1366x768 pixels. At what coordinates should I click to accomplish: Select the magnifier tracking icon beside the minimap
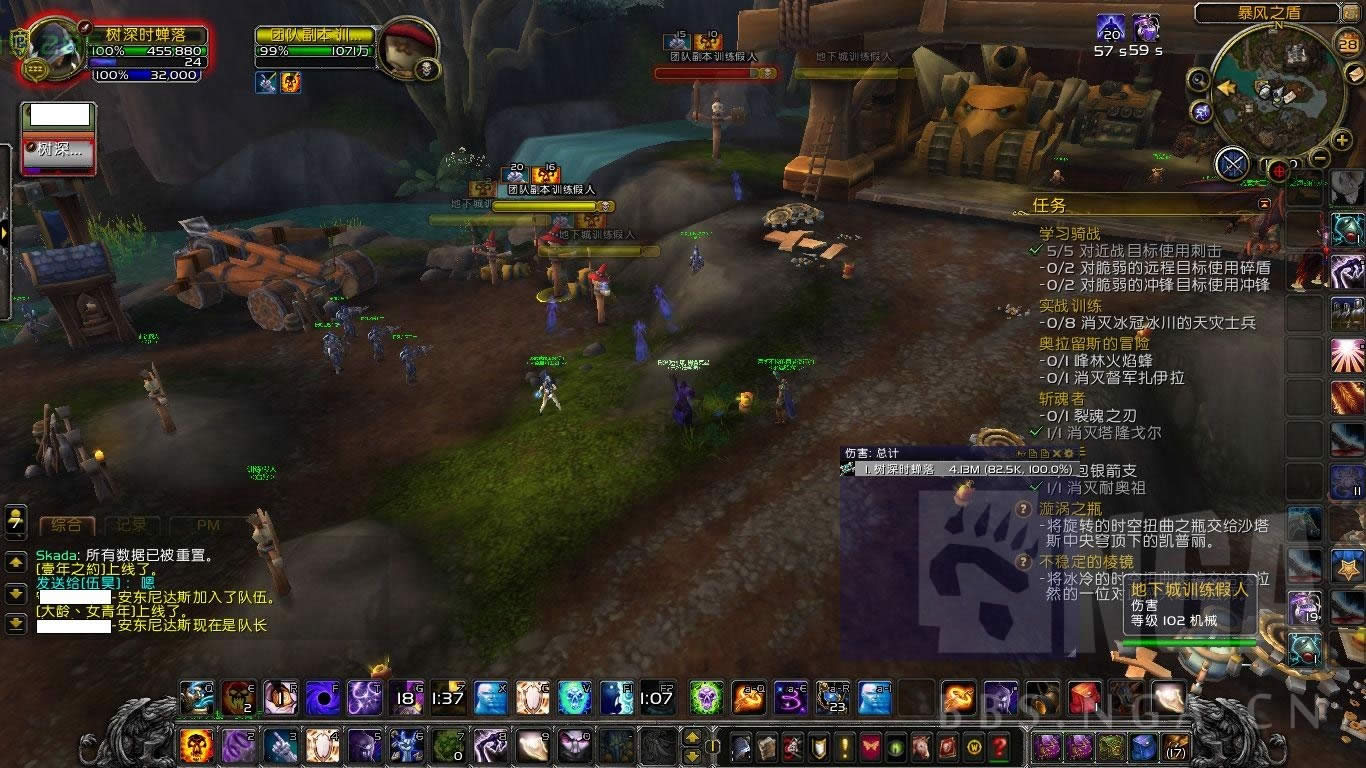coord(1198,78)
